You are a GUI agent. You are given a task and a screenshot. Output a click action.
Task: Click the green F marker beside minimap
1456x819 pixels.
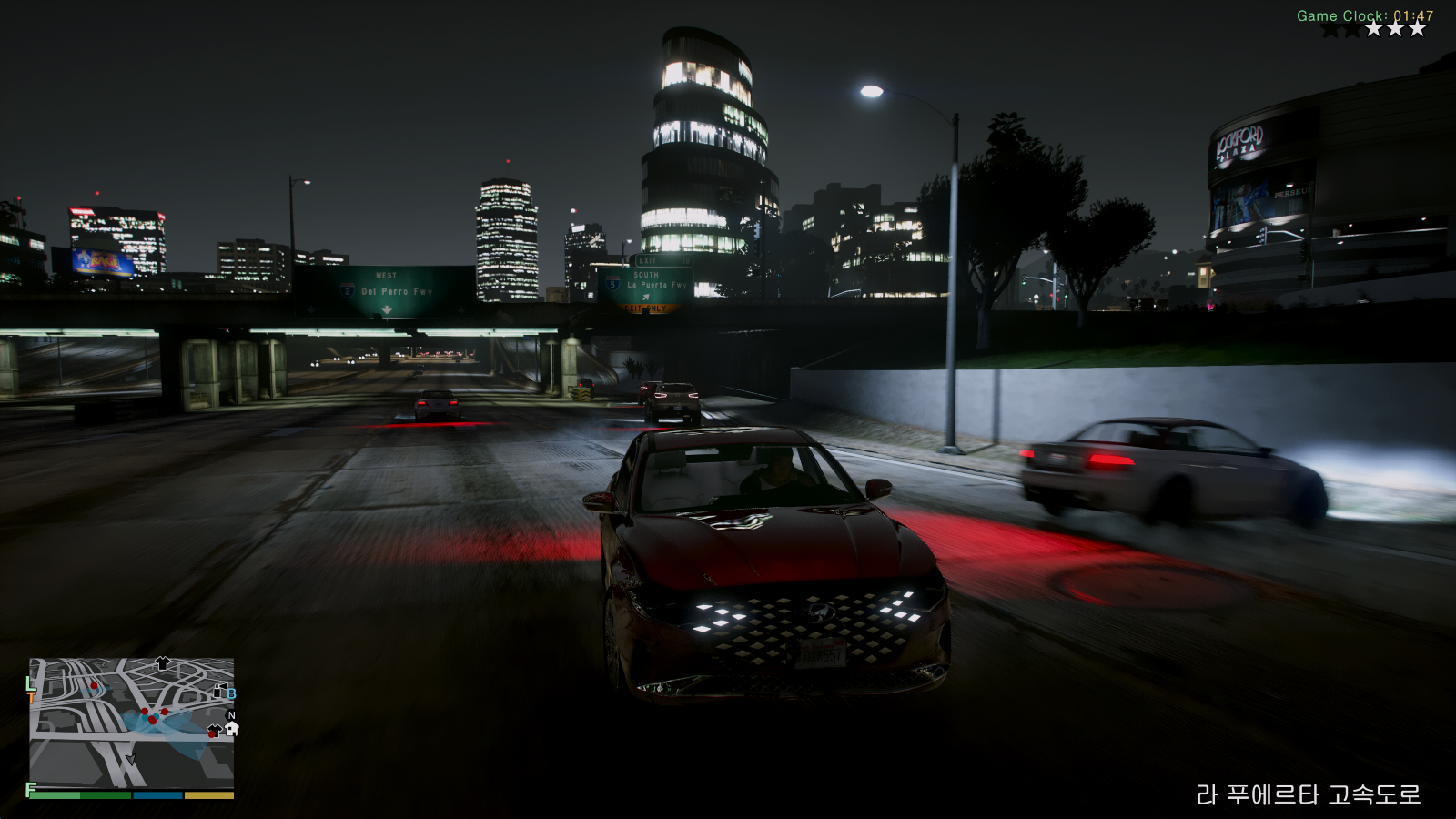point(31,789)
